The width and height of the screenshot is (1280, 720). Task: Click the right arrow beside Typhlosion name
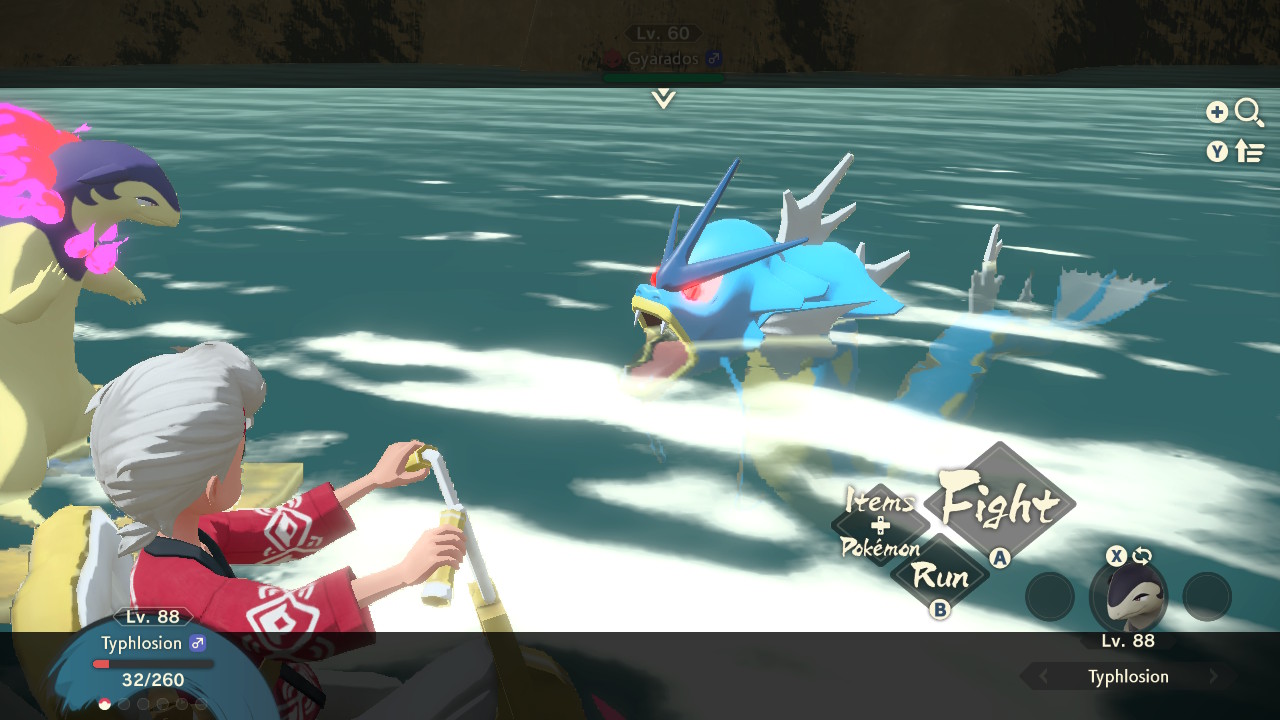pos(1213,674)
